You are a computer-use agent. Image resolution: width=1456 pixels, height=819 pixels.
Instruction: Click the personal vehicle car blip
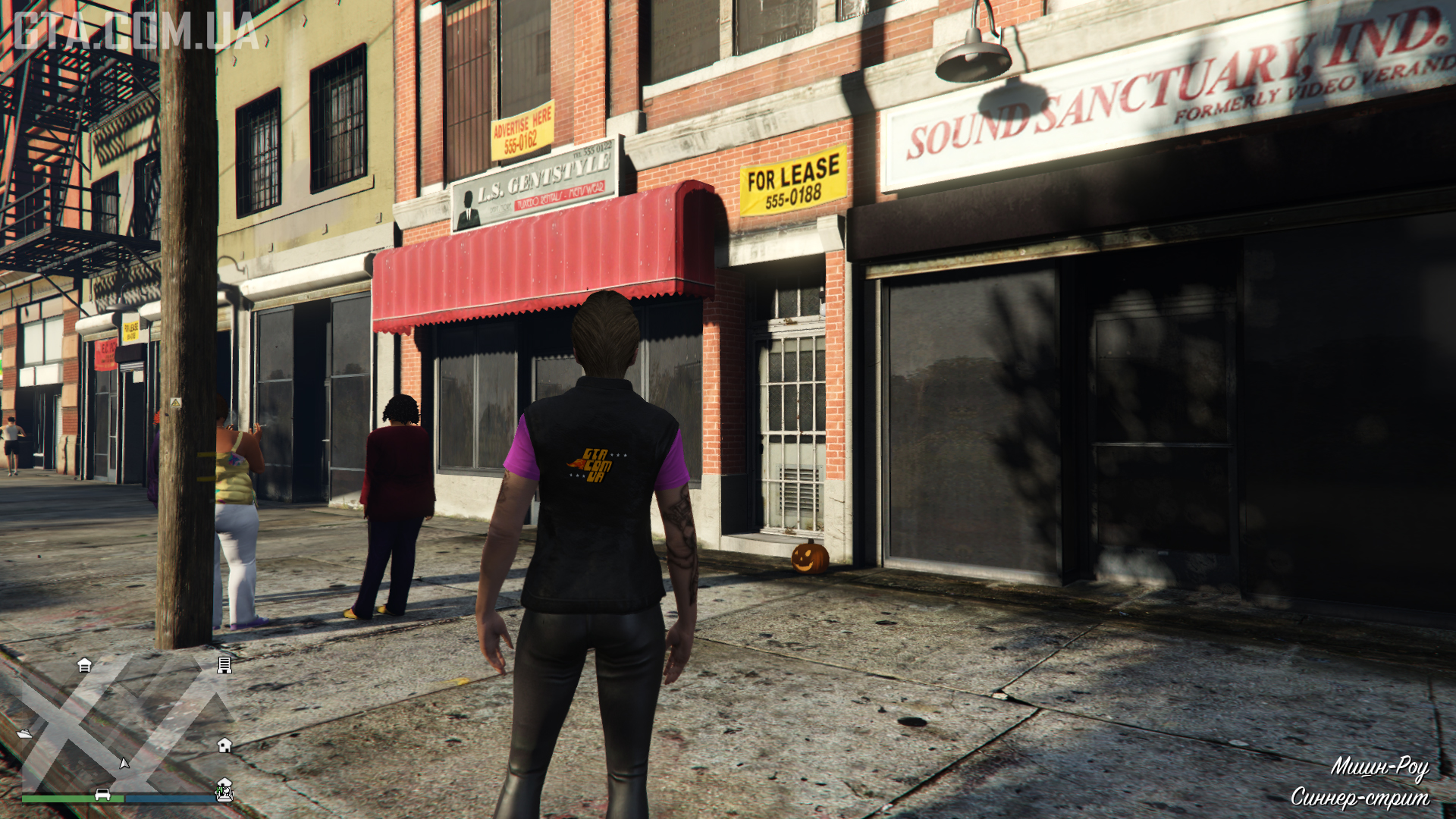coord(102,795)
